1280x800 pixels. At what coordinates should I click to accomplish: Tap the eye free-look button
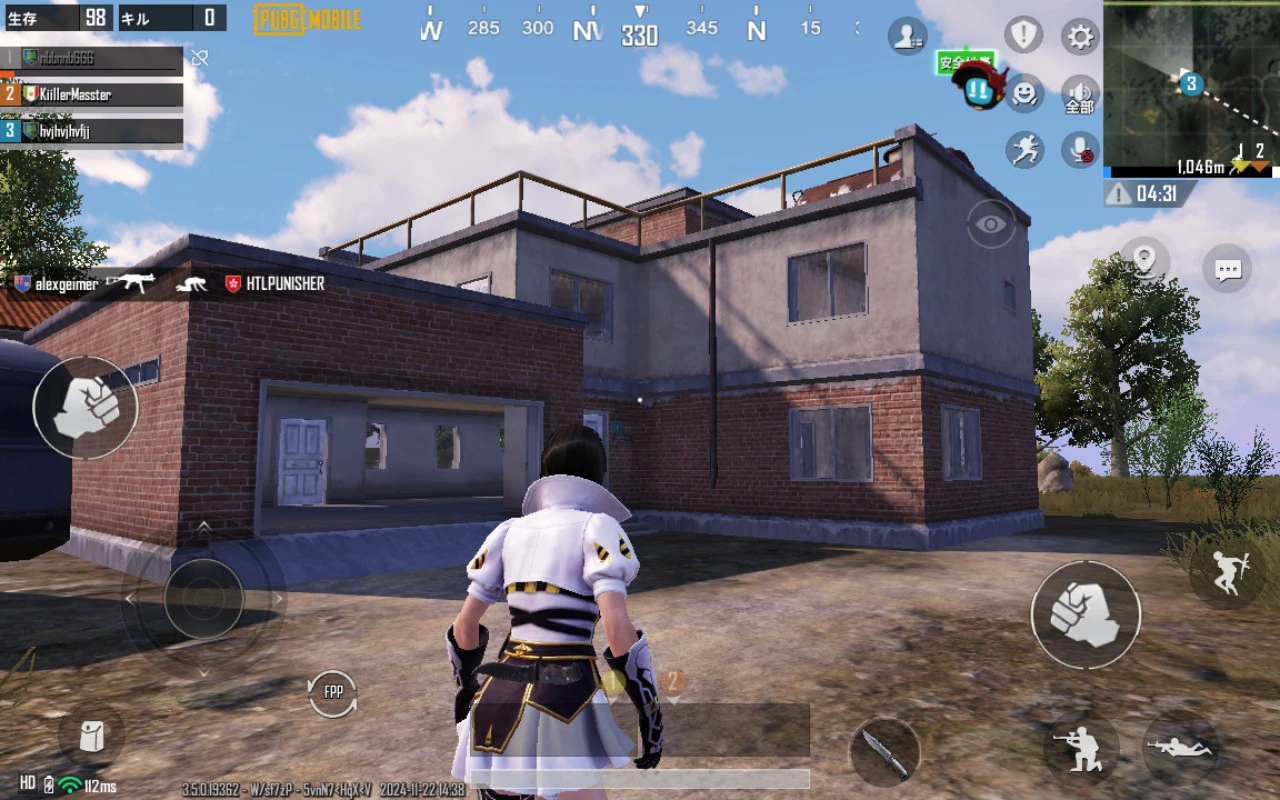991,224
